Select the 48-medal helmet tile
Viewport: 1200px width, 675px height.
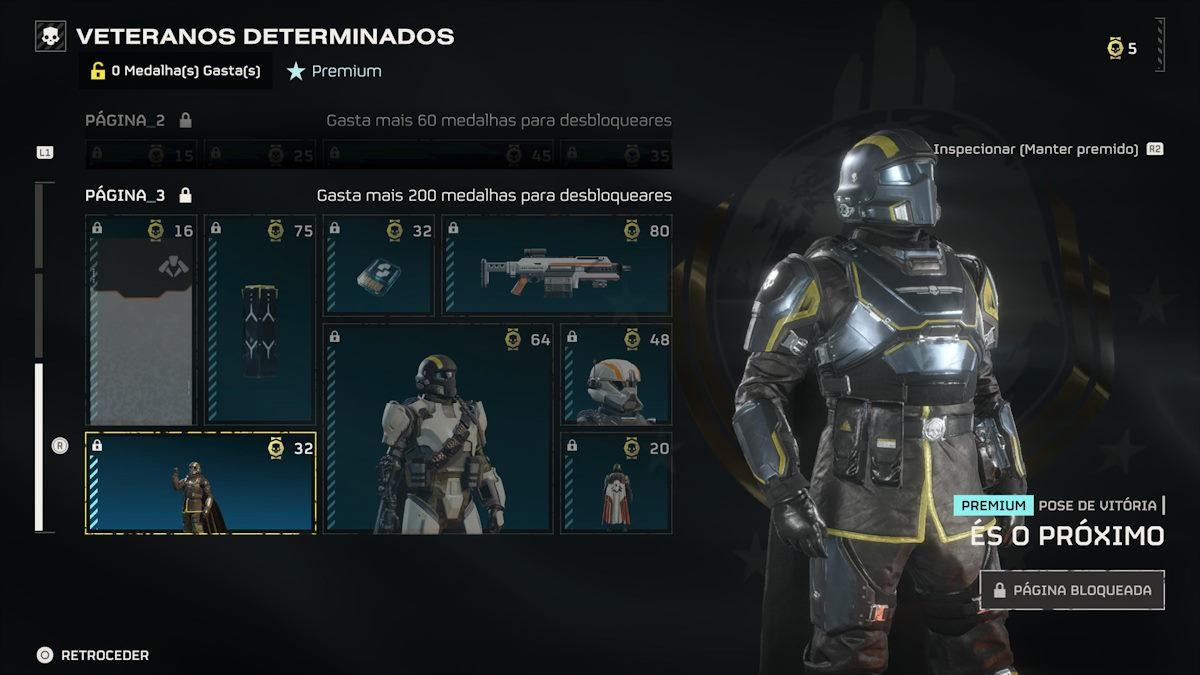point(616,373)
